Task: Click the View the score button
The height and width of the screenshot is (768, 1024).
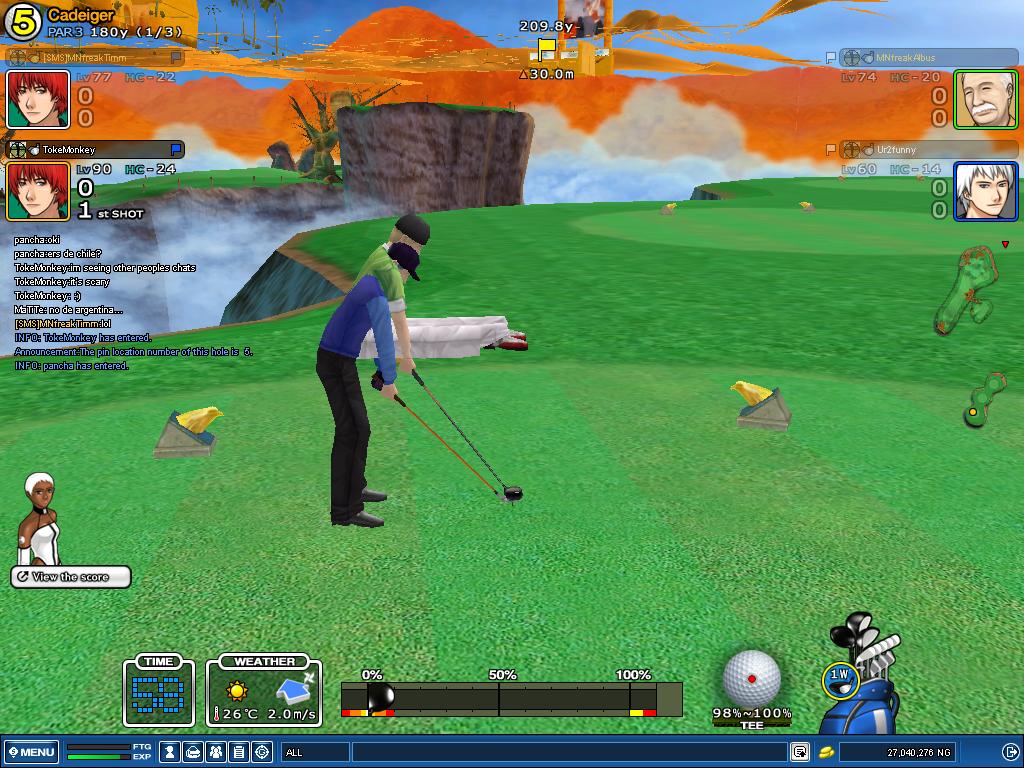Action: click(70, 577)
